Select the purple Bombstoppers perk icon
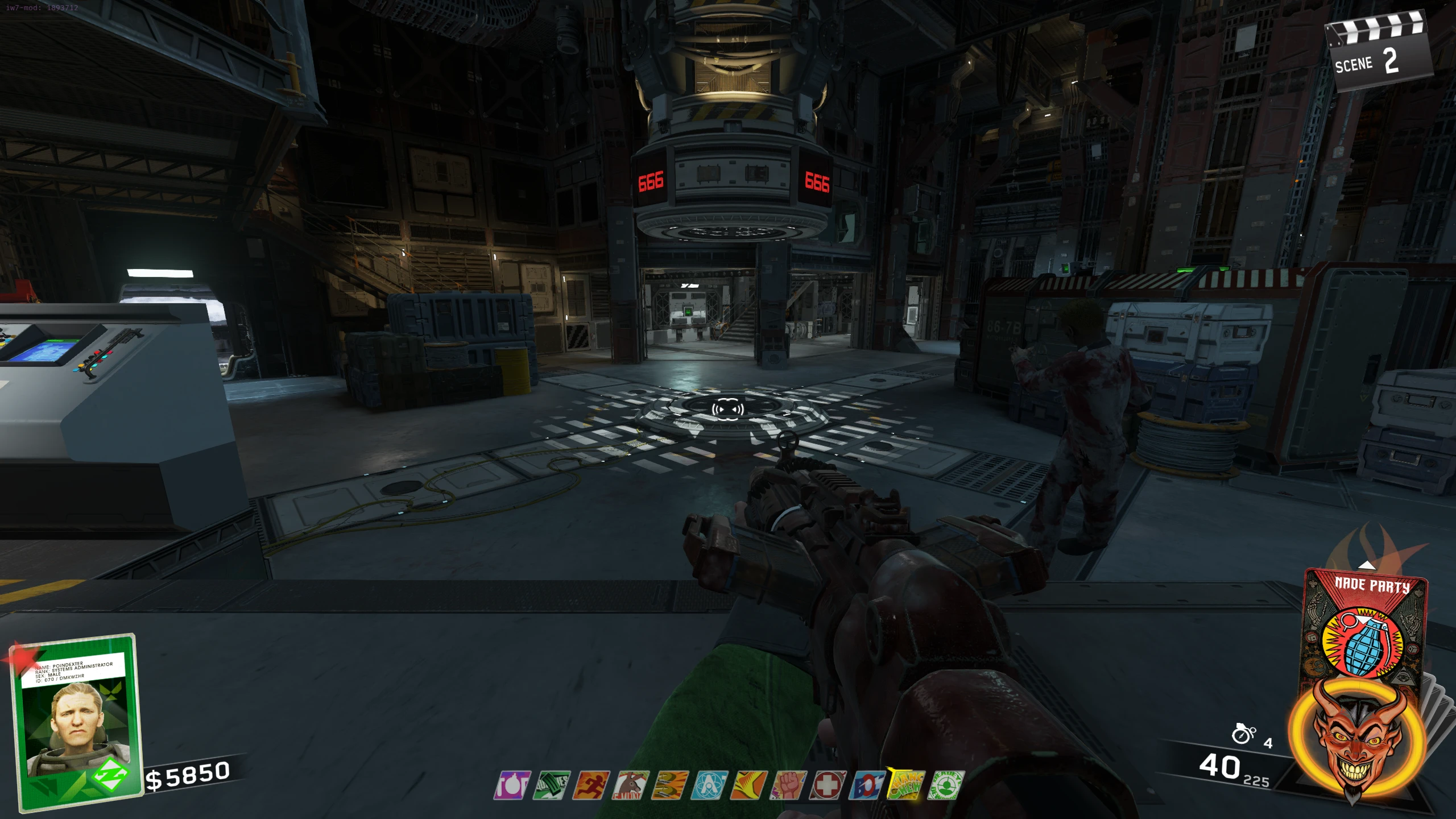 [x=512, y=785]
